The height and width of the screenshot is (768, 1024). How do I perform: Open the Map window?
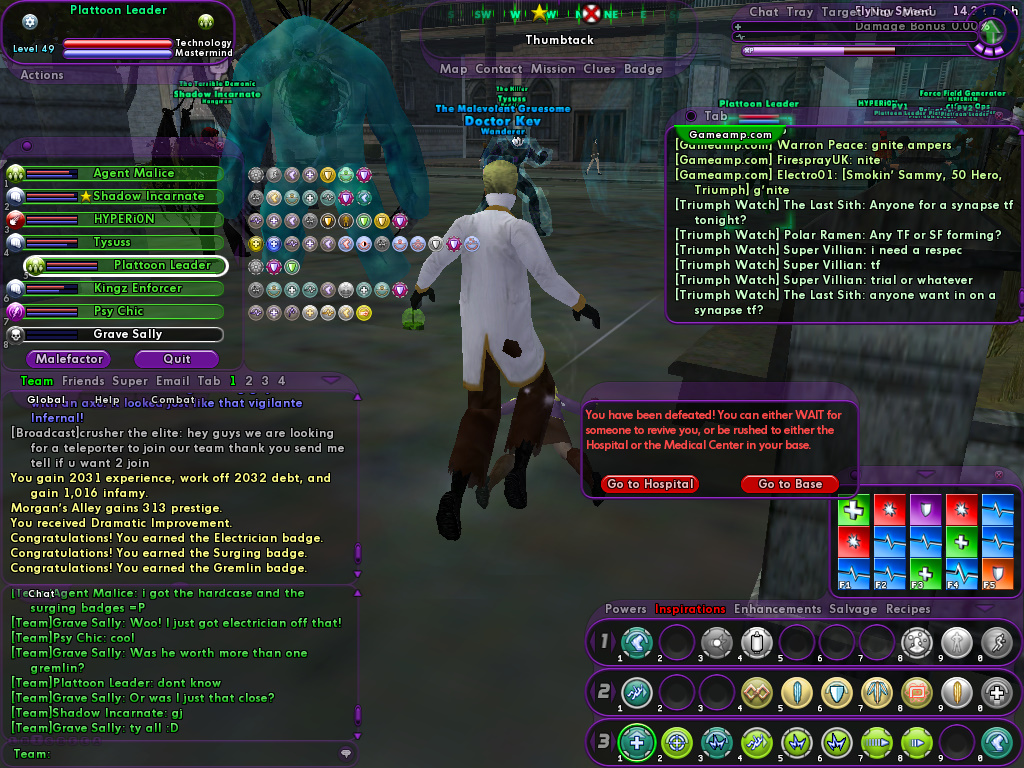[453, 69]
